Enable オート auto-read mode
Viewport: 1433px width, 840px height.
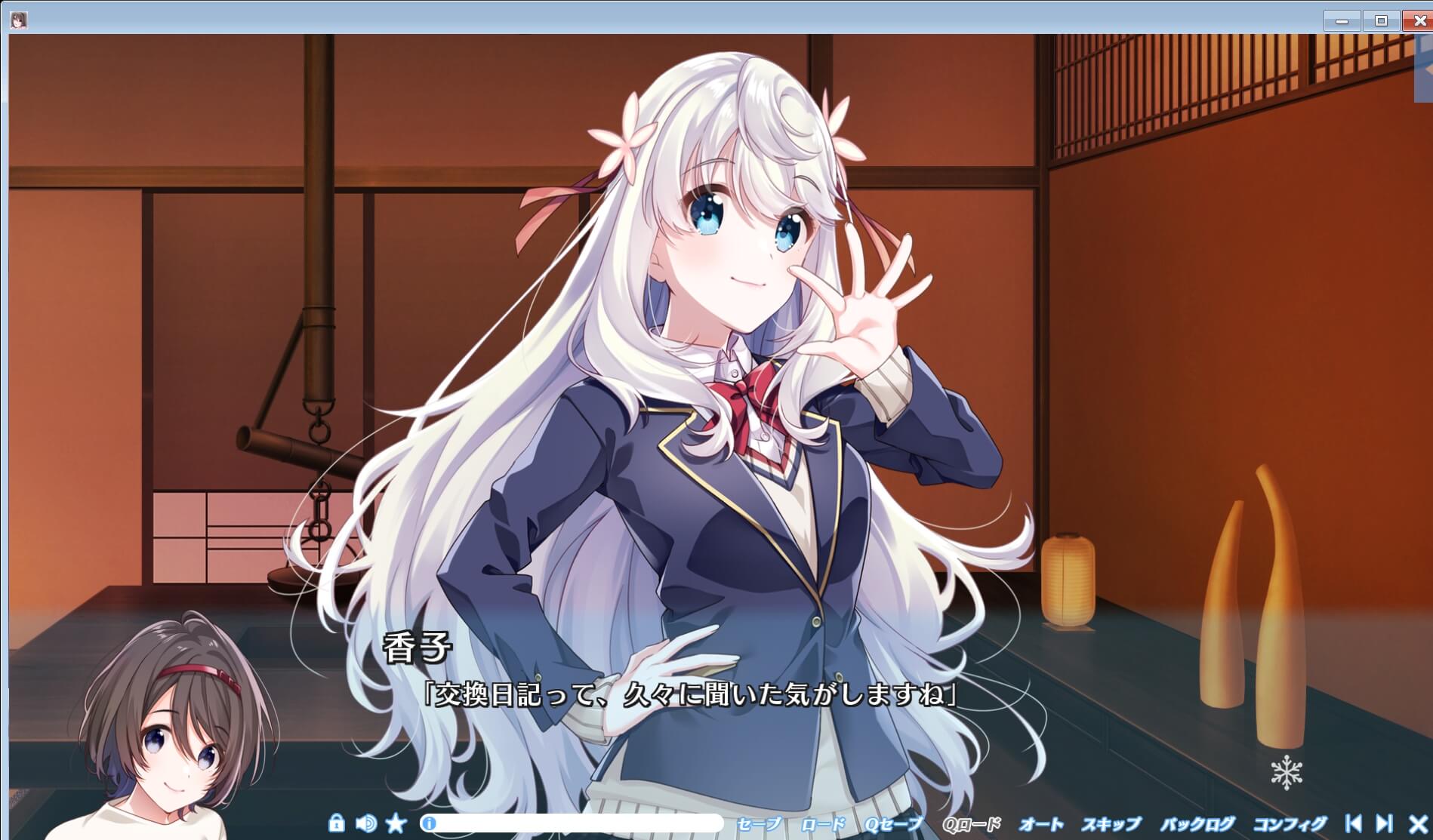[x=1042, y=824]
